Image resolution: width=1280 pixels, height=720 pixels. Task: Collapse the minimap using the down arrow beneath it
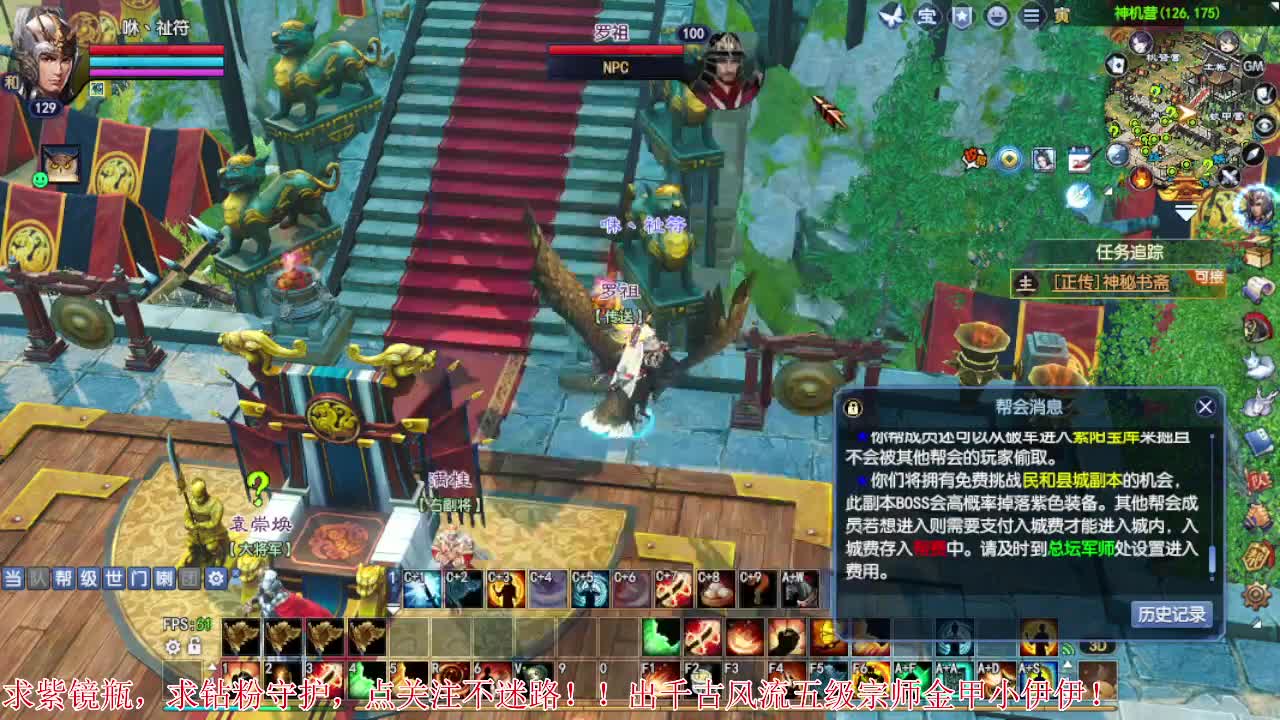click(1185, 213)
